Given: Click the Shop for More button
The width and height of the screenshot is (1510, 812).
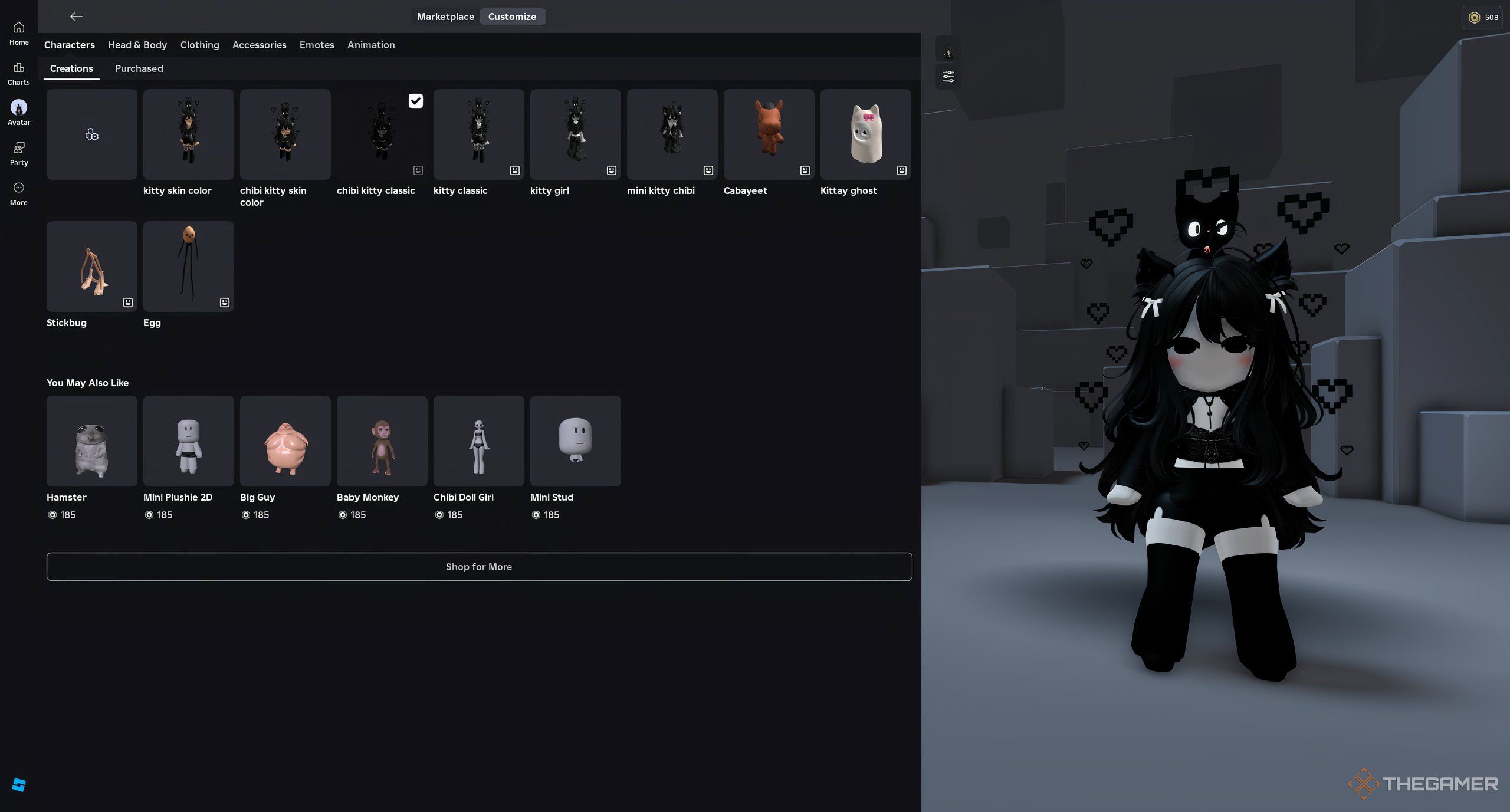Looking at the screenshot, I should [479, 566].
